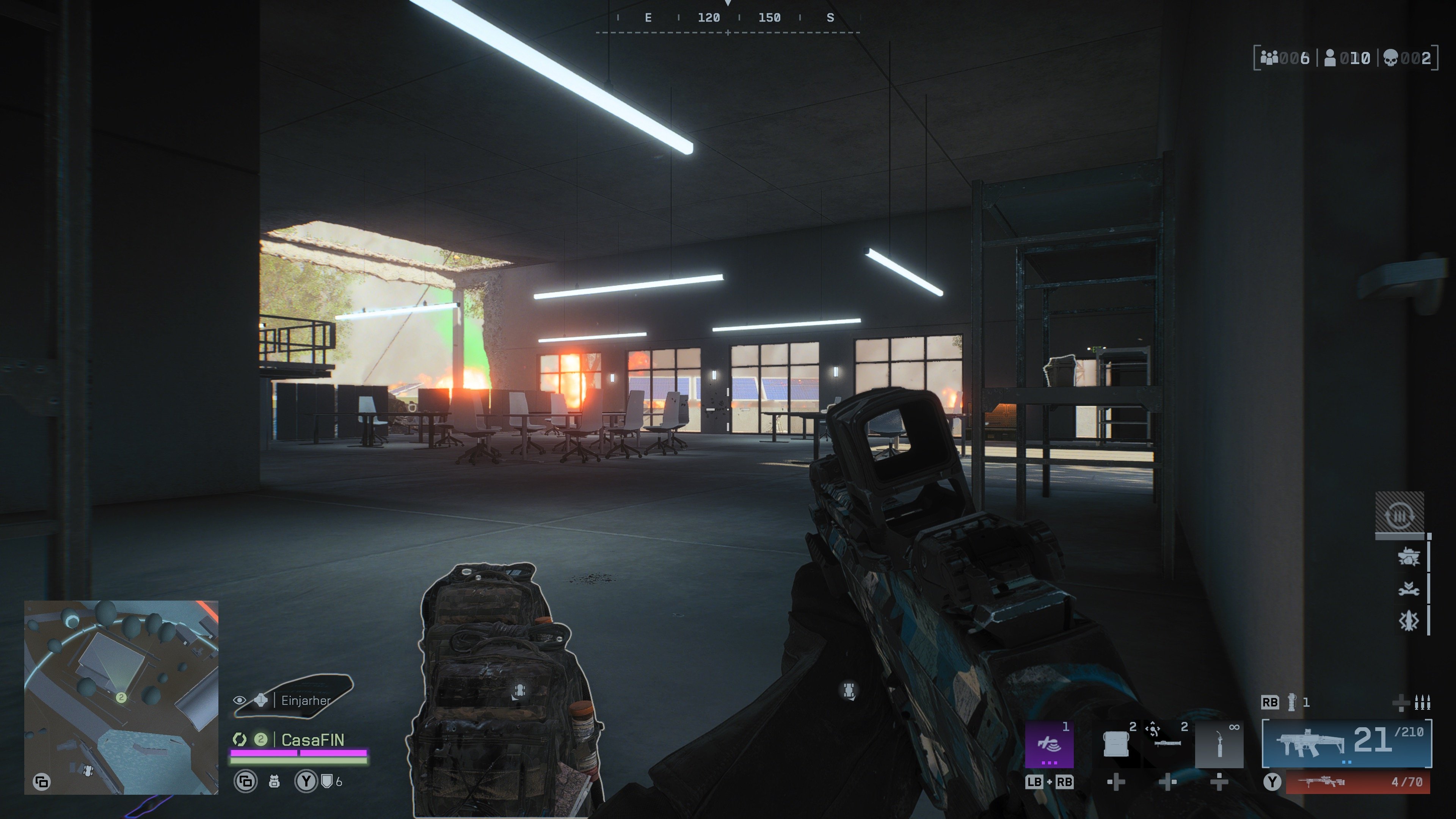Open the minimap

coord(121,697)
